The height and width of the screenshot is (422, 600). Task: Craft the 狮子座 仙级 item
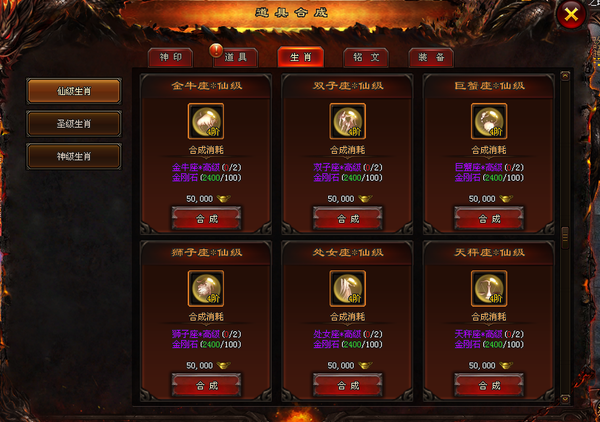click(206, 385)
